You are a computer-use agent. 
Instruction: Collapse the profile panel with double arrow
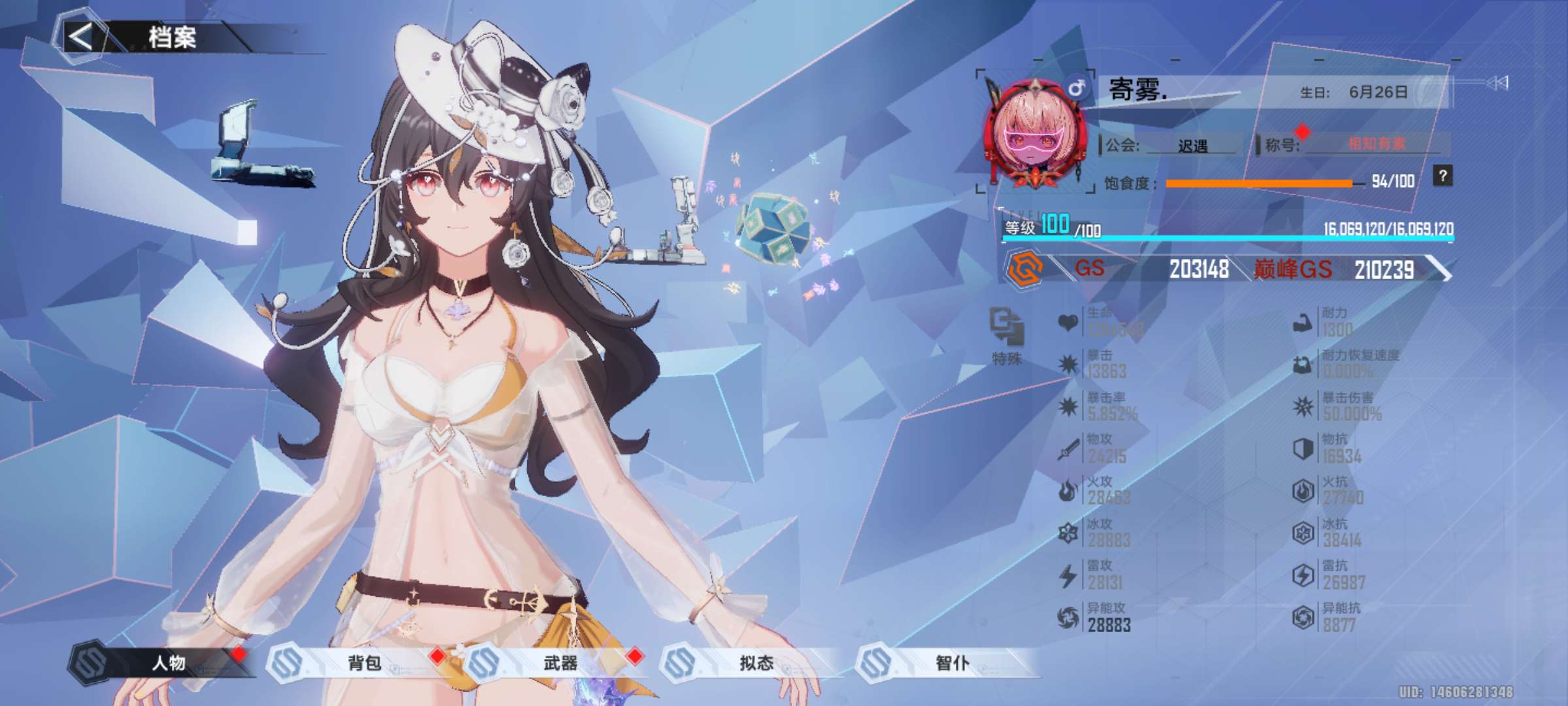pos(1497,82)
